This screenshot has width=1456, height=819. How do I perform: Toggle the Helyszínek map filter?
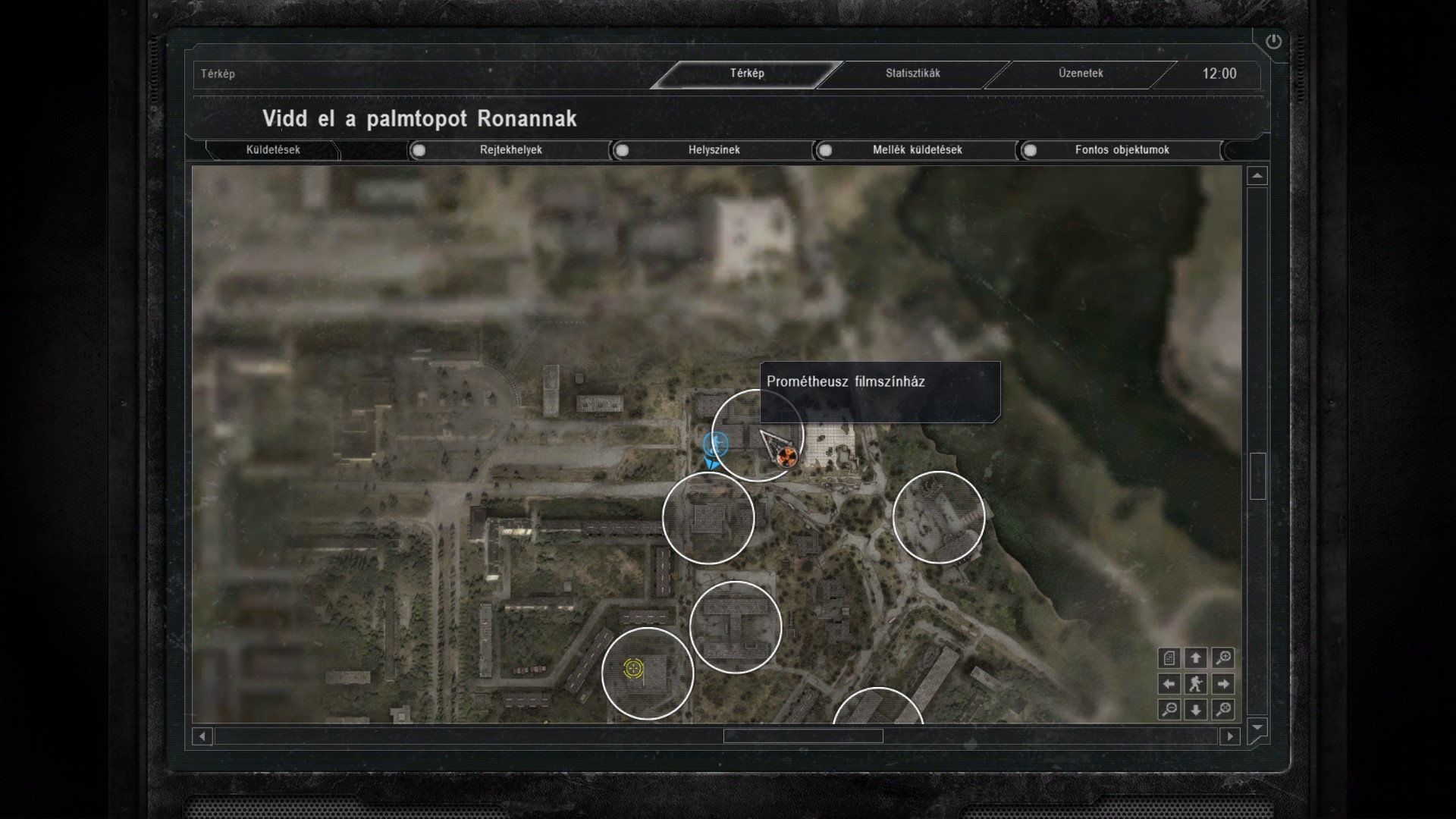[622, 150]
